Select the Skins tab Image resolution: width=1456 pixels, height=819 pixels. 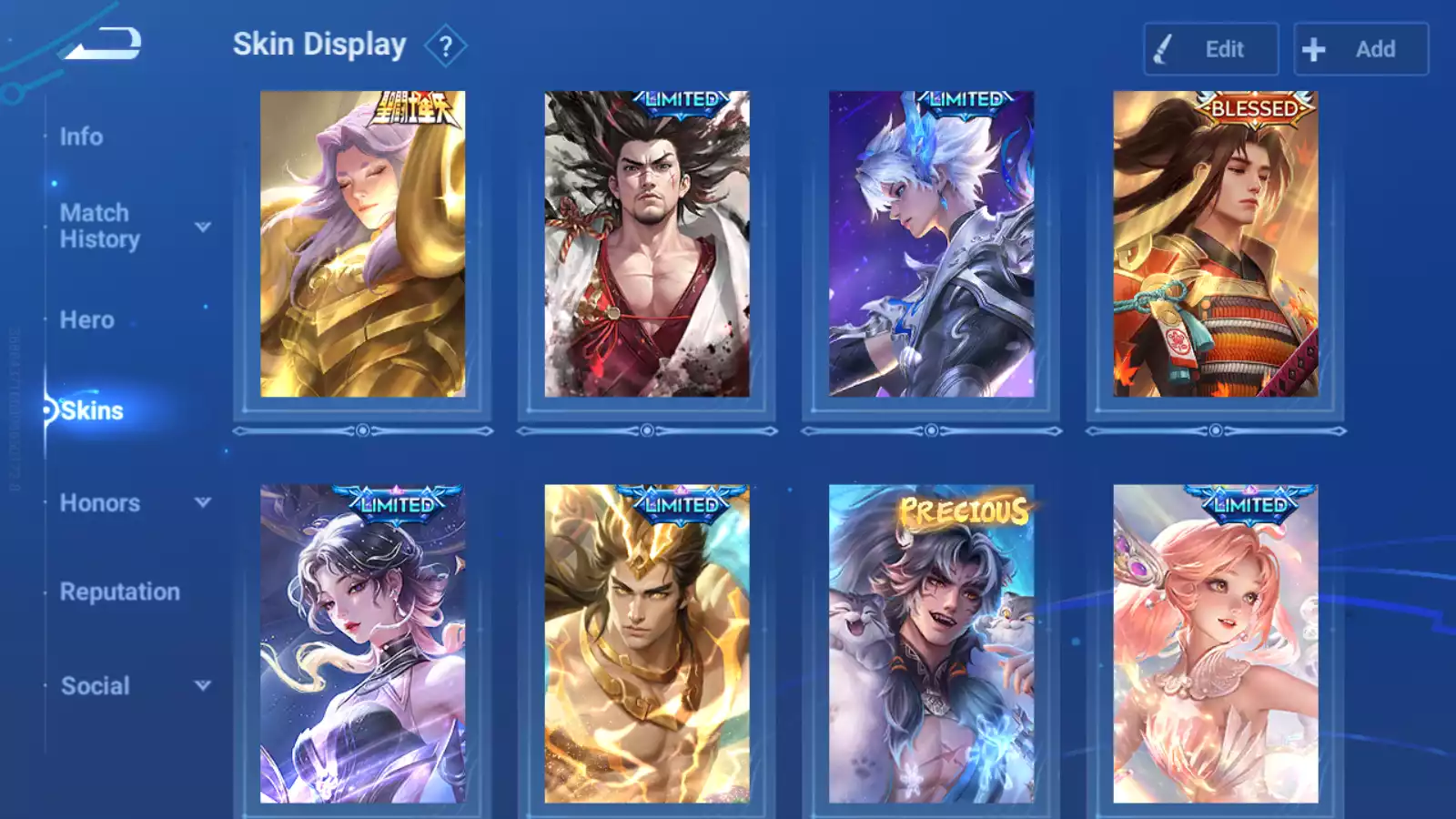click(91, 410)
